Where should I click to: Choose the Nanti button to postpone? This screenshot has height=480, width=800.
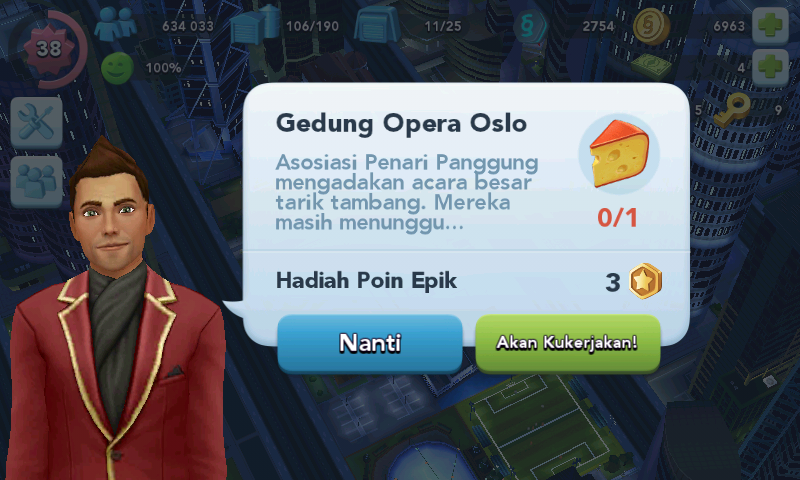point(369,343)
